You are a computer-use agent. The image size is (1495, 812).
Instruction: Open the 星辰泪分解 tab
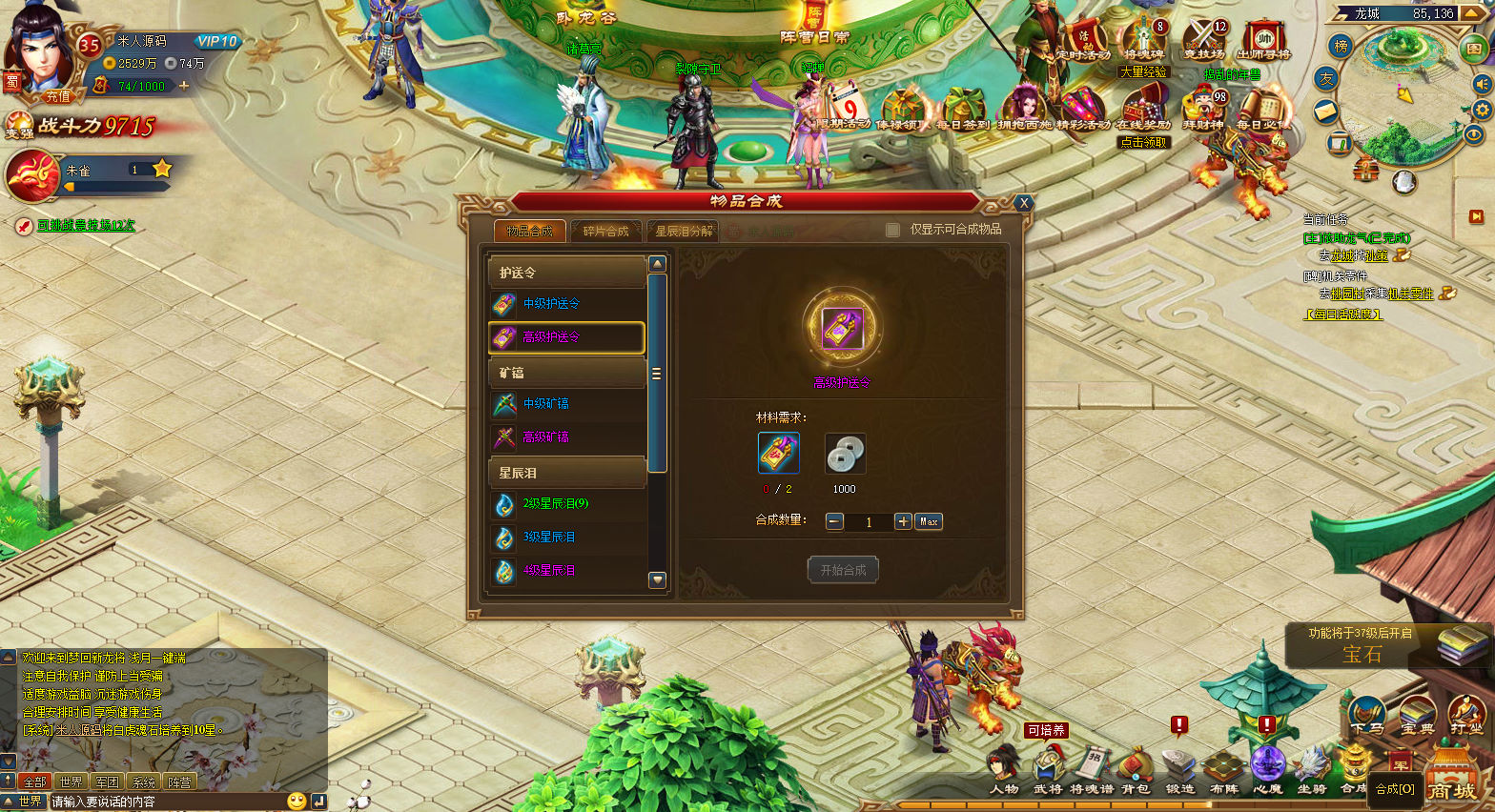pyautogui.click(x=684, y=231)
